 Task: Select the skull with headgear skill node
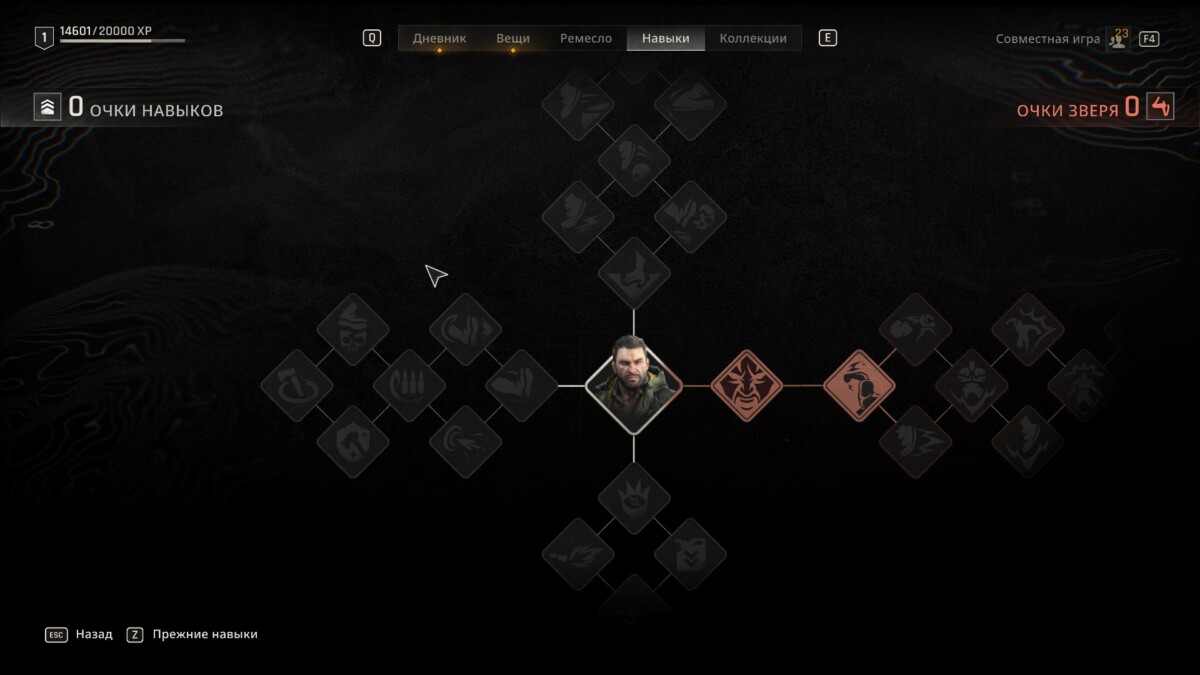[353, 329]
